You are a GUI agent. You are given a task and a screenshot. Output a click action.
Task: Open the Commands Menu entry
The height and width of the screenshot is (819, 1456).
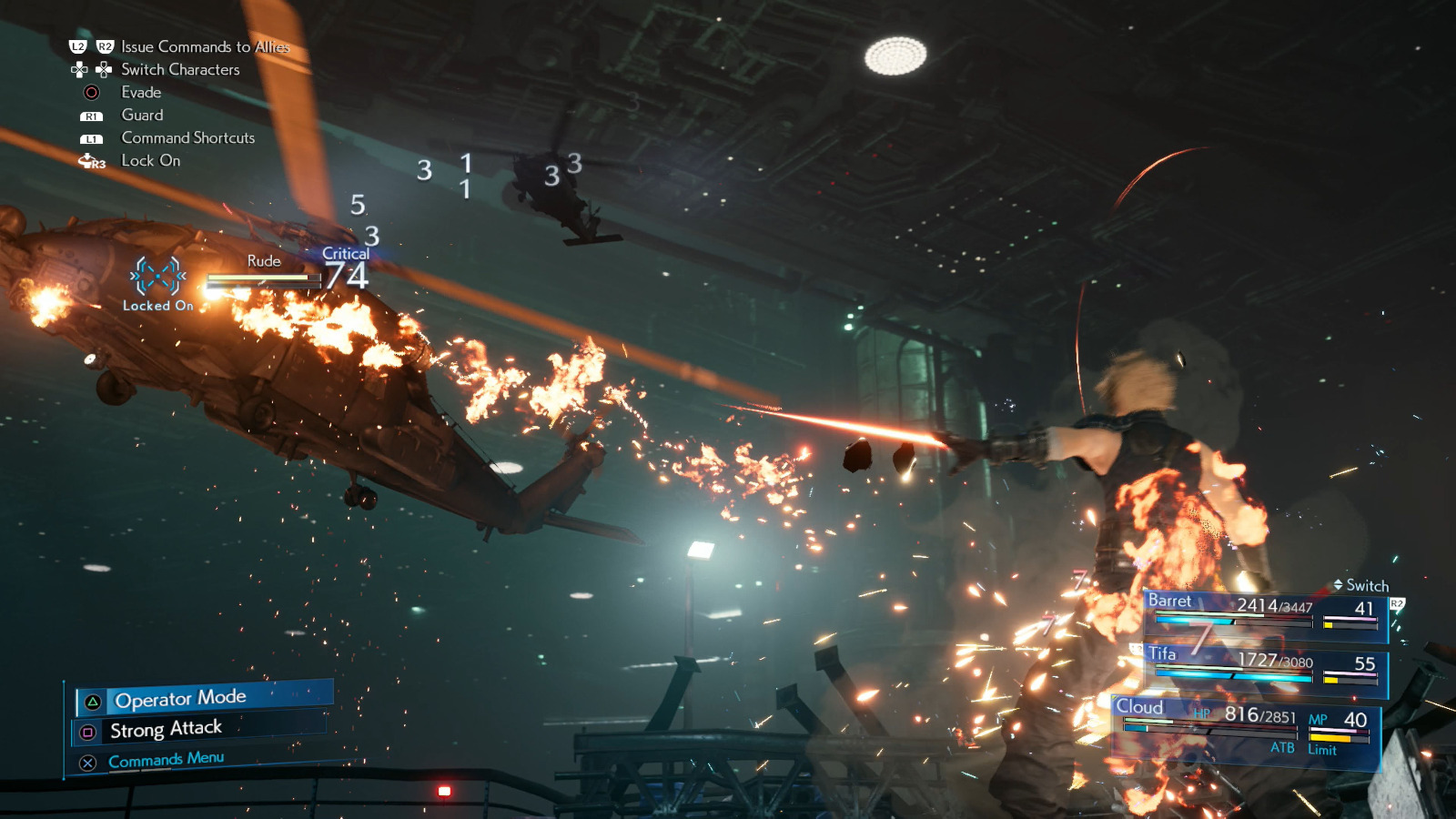(167, 759)
